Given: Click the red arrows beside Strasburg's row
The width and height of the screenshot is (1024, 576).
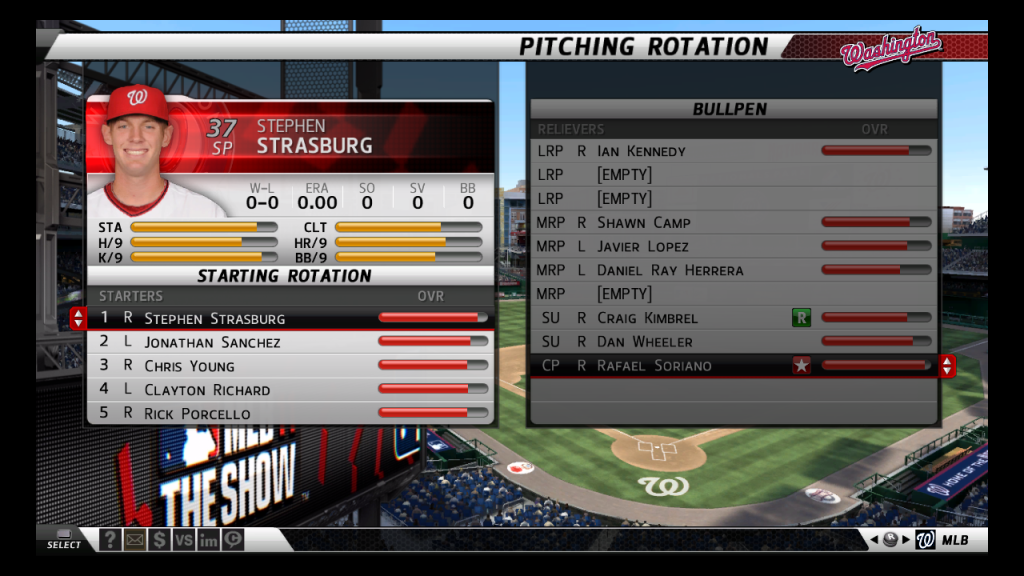Looking at the screenshot, I should click(78, 318).
